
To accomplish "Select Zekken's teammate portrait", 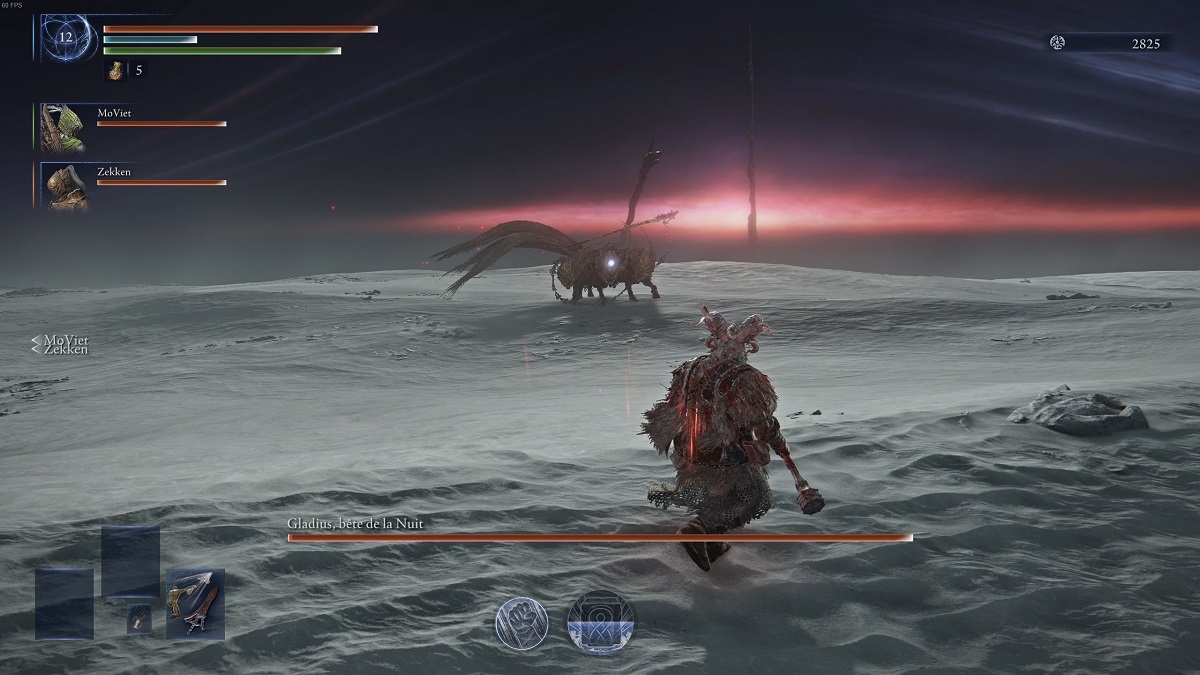I will pyautogui.click(x=63, y=186).
